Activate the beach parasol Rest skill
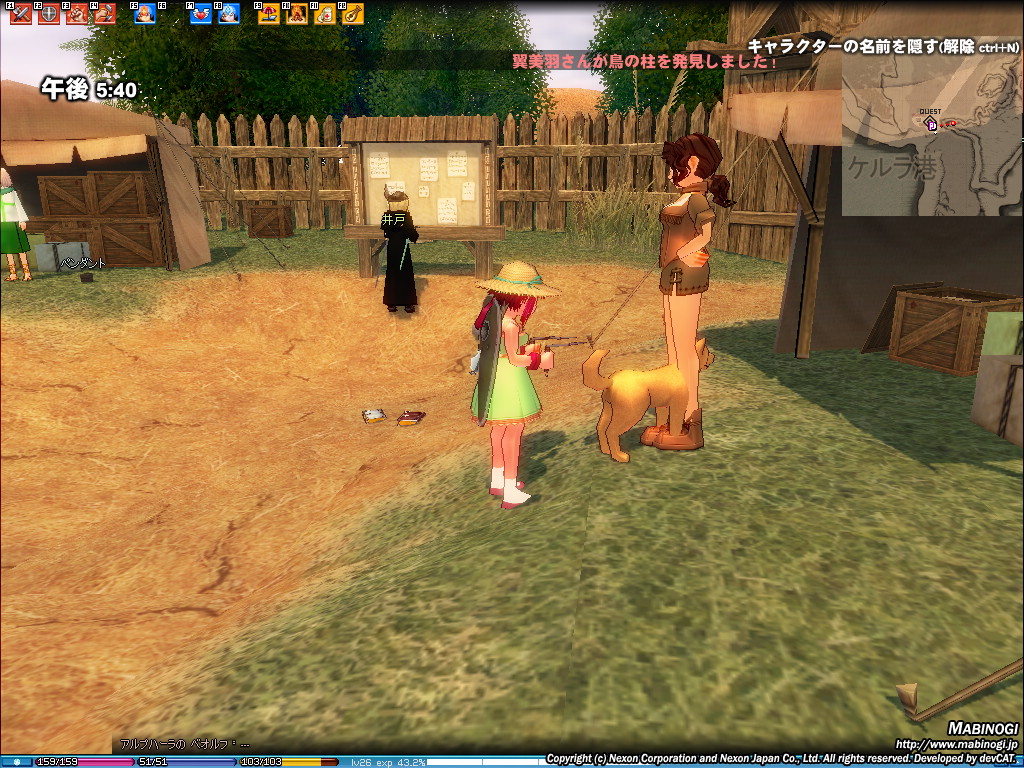The height and width of the screenshot is (768, 1024). point(269,14)
